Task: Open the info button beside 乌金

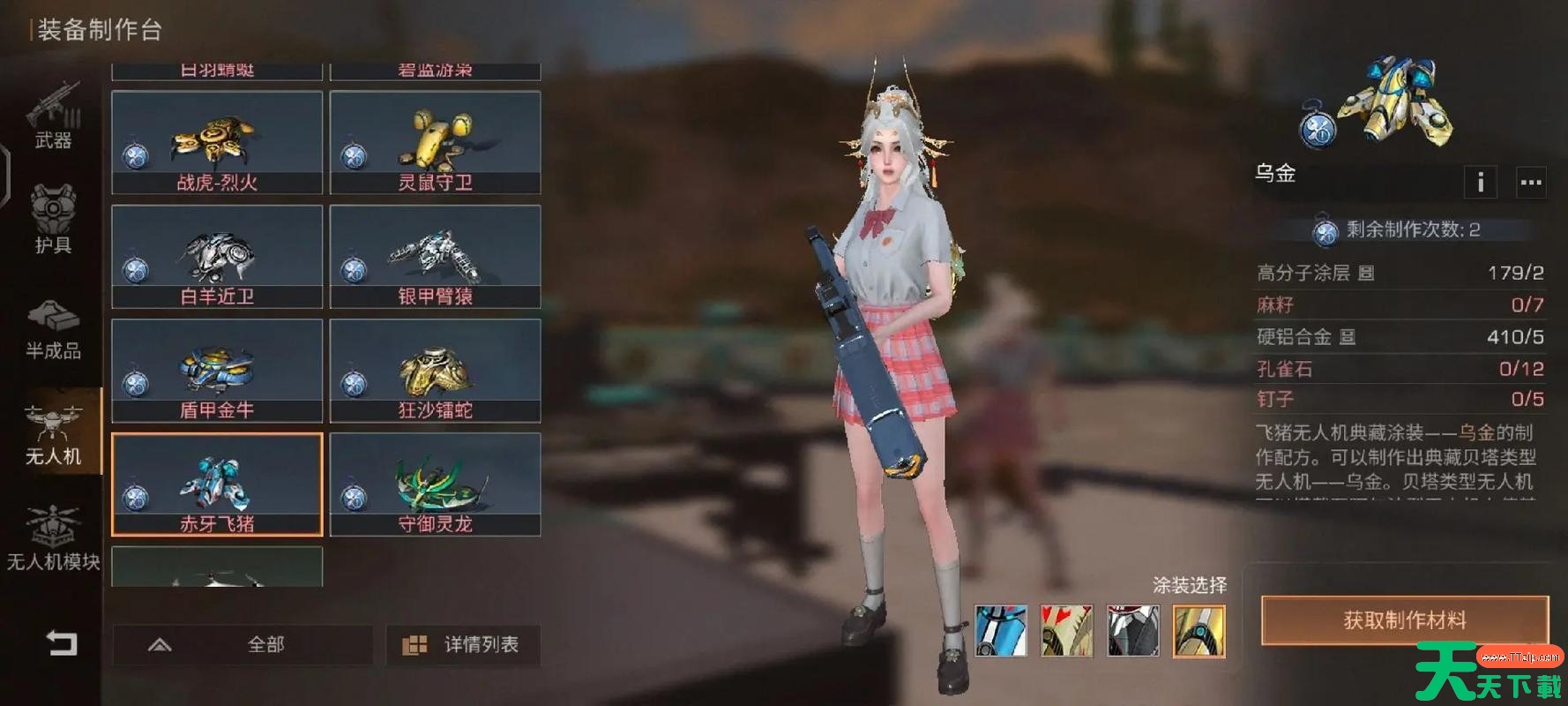Action: [1480, 183]
